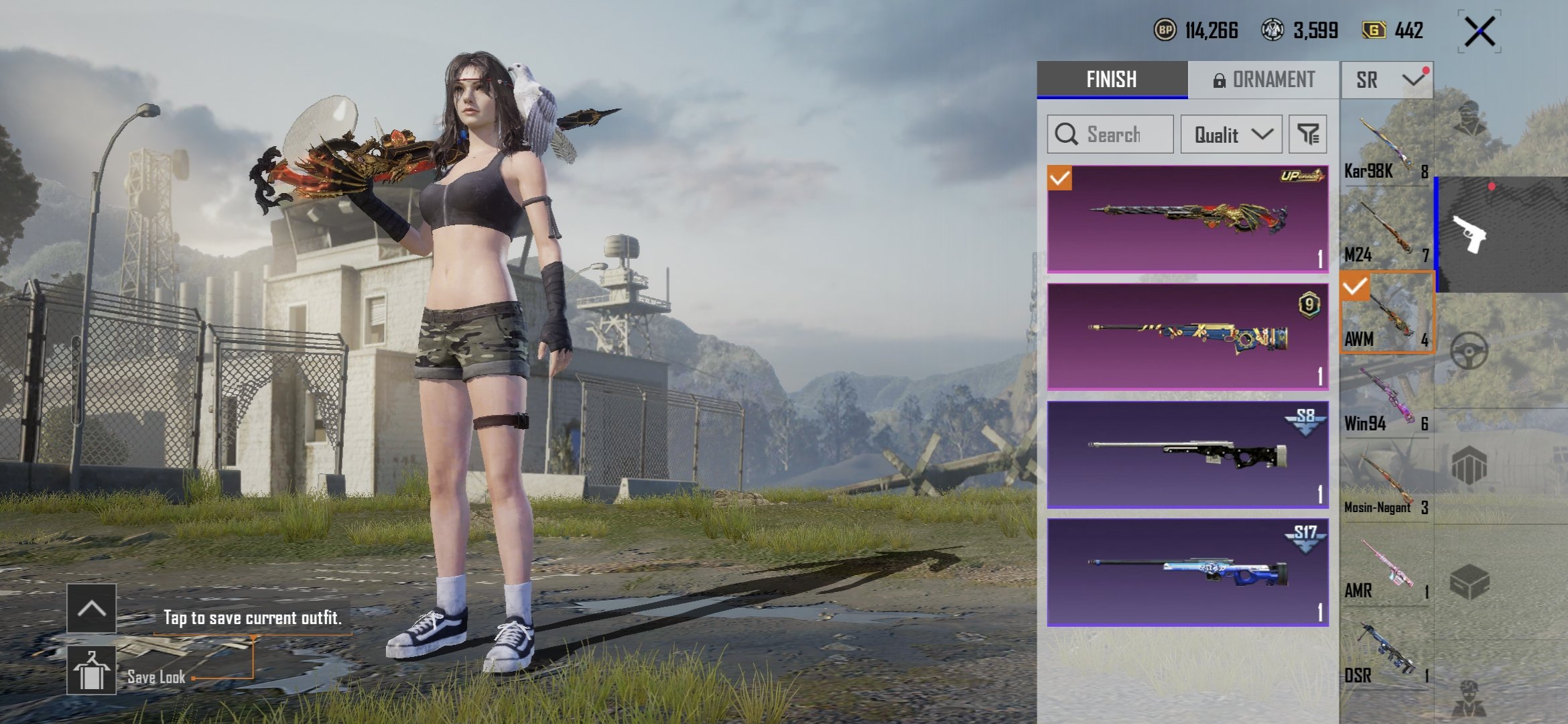Select the AMR weapon entry
The image size is (1568, 724).
coord(1386,569)
